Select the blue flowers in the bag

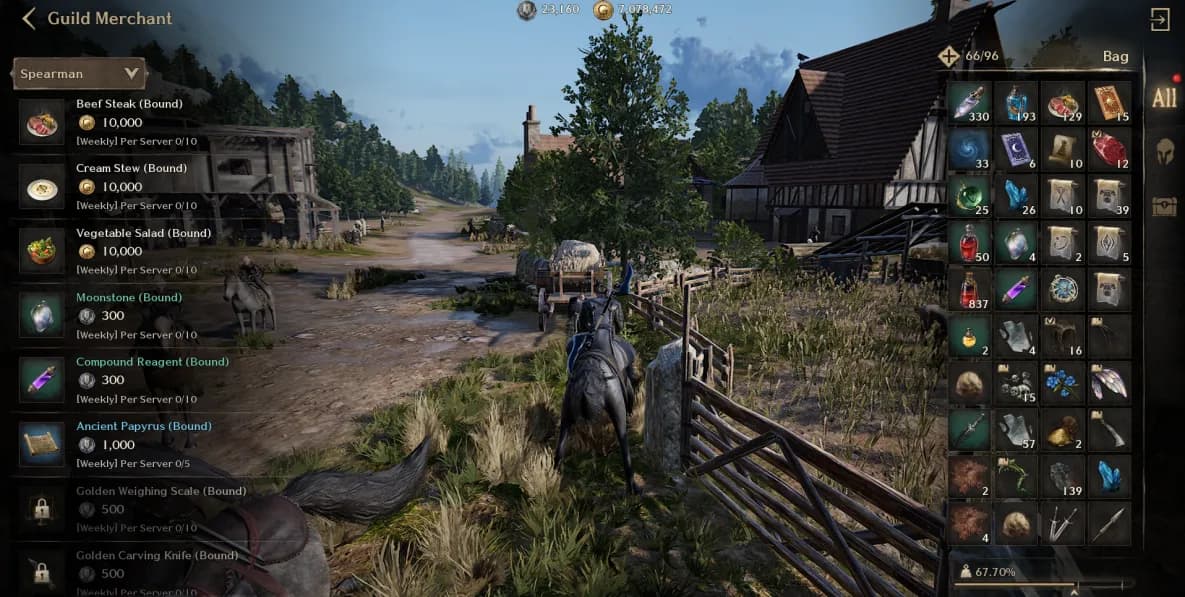[1063, 383]
